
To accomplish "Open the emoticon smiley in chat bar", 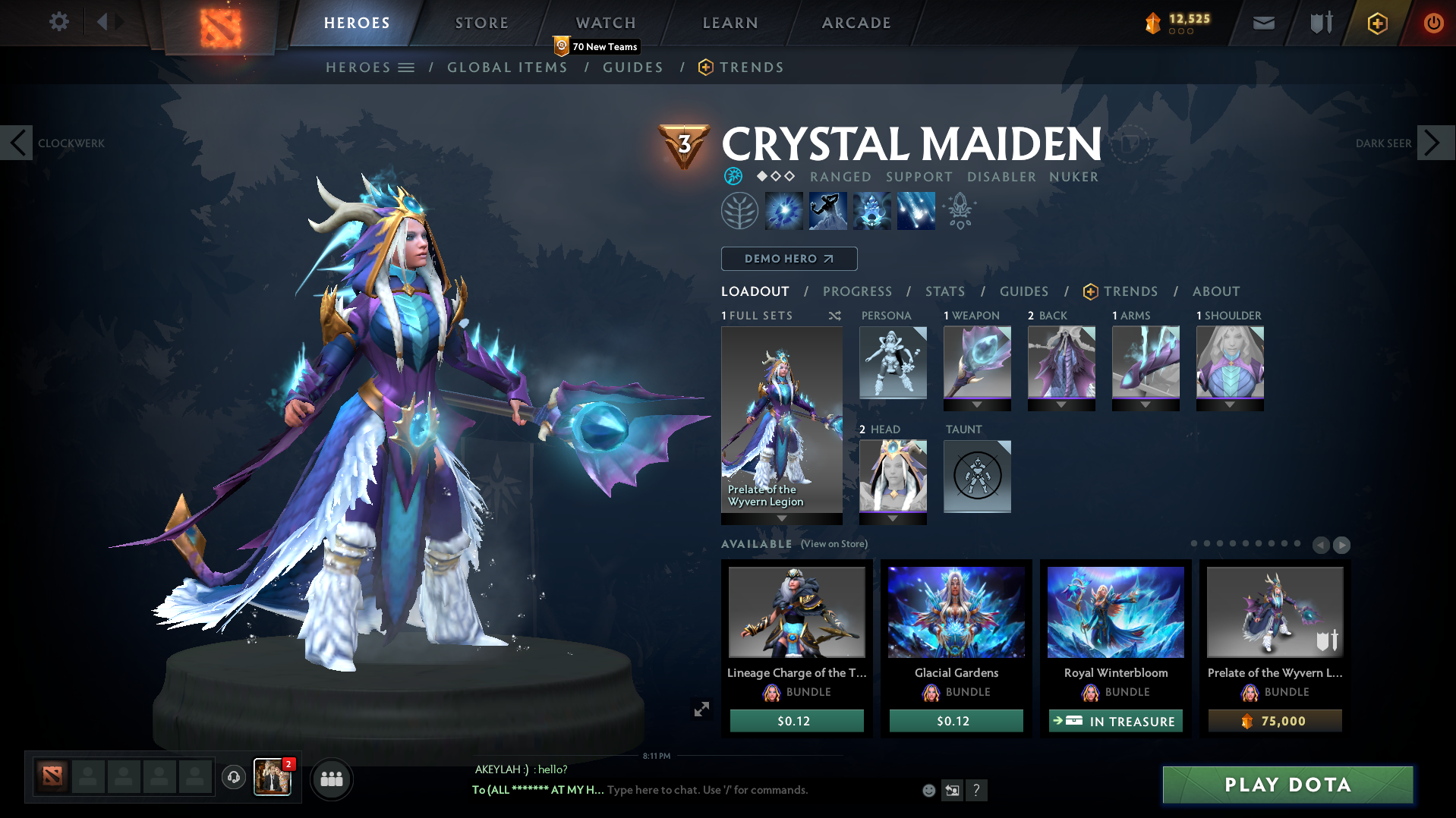I will coord(928,790).
